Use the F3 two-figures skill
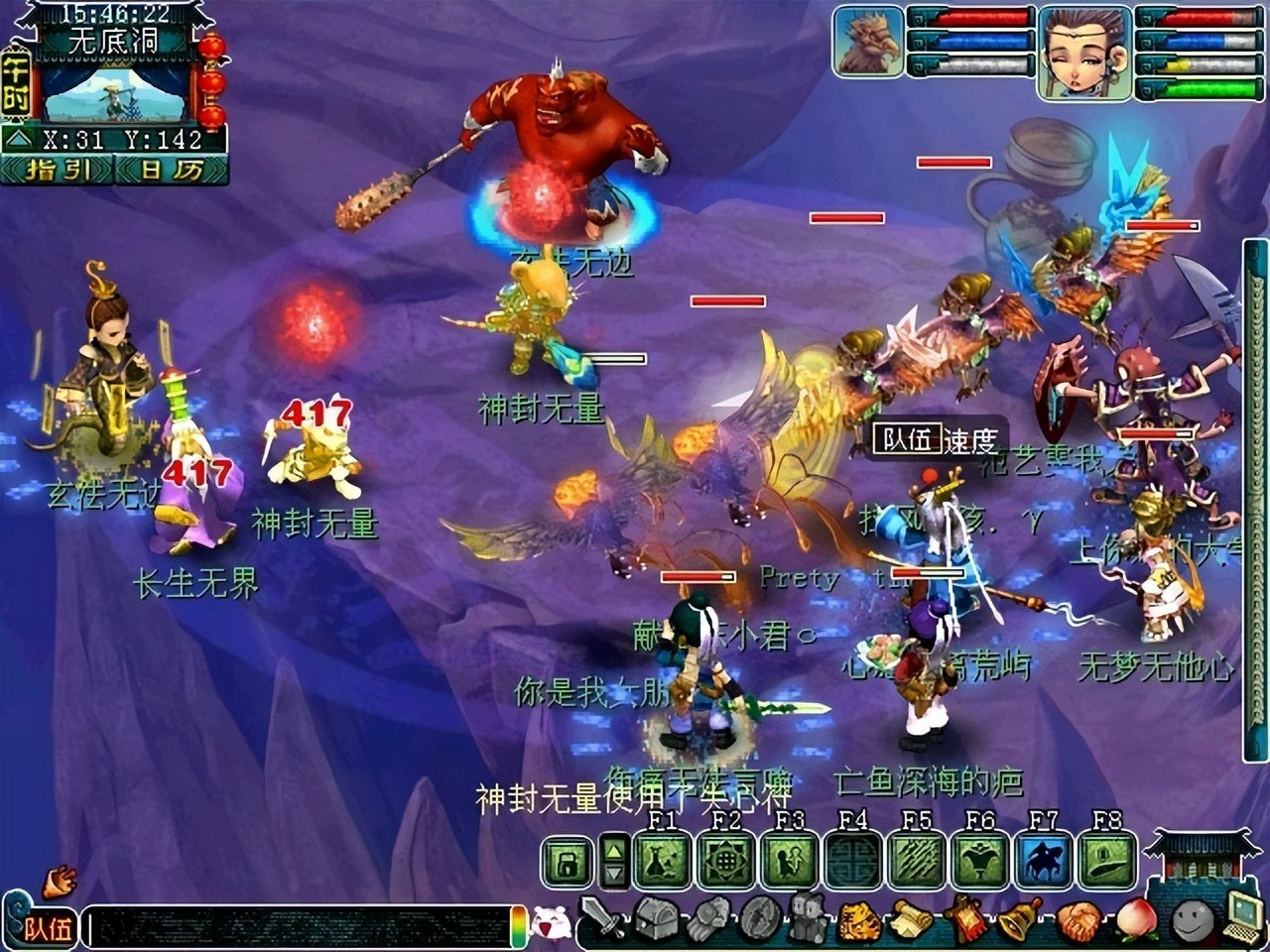Viewport: 1270px width, 952px height. click(790, 861)
